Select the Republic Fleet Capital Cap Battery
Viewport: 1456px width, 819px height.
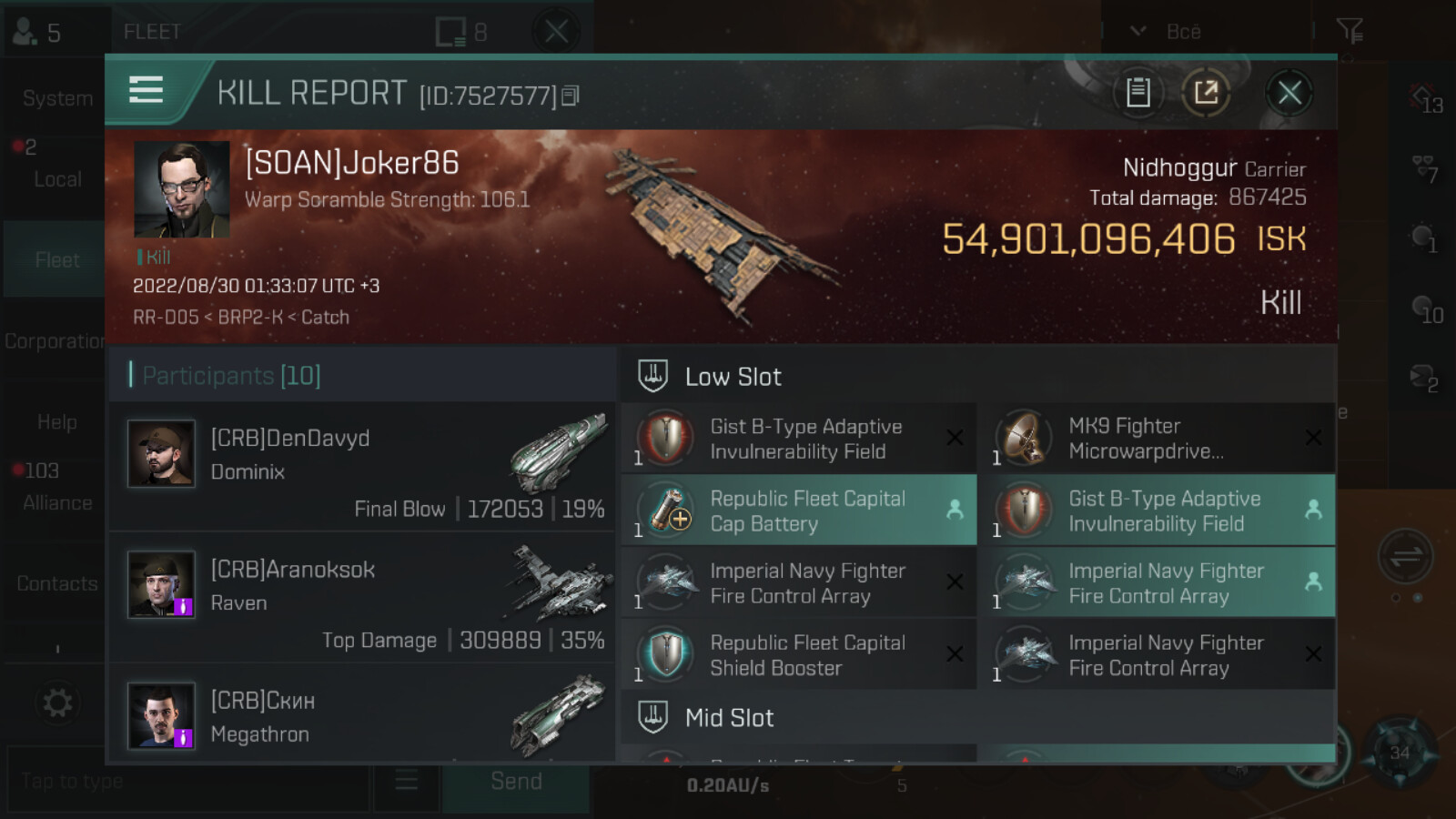798,511
